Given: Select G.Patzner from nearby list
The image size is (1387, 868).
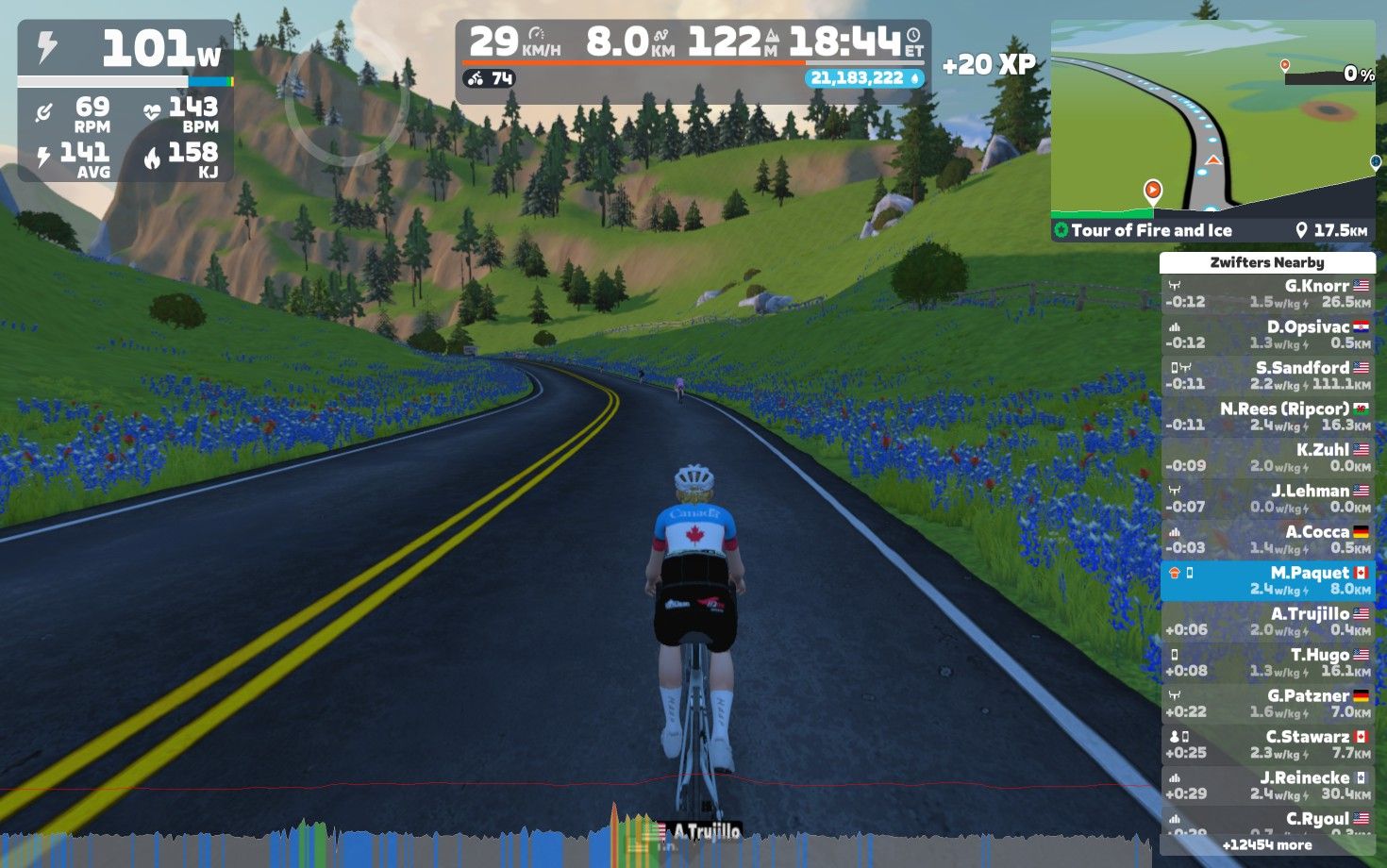Looking at the screenshot, I should tap(1267, 704).
